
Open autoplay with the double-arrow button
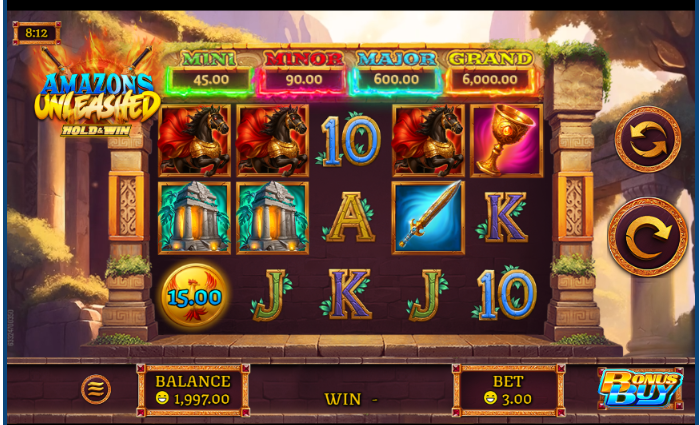click(x=647, y=139)
